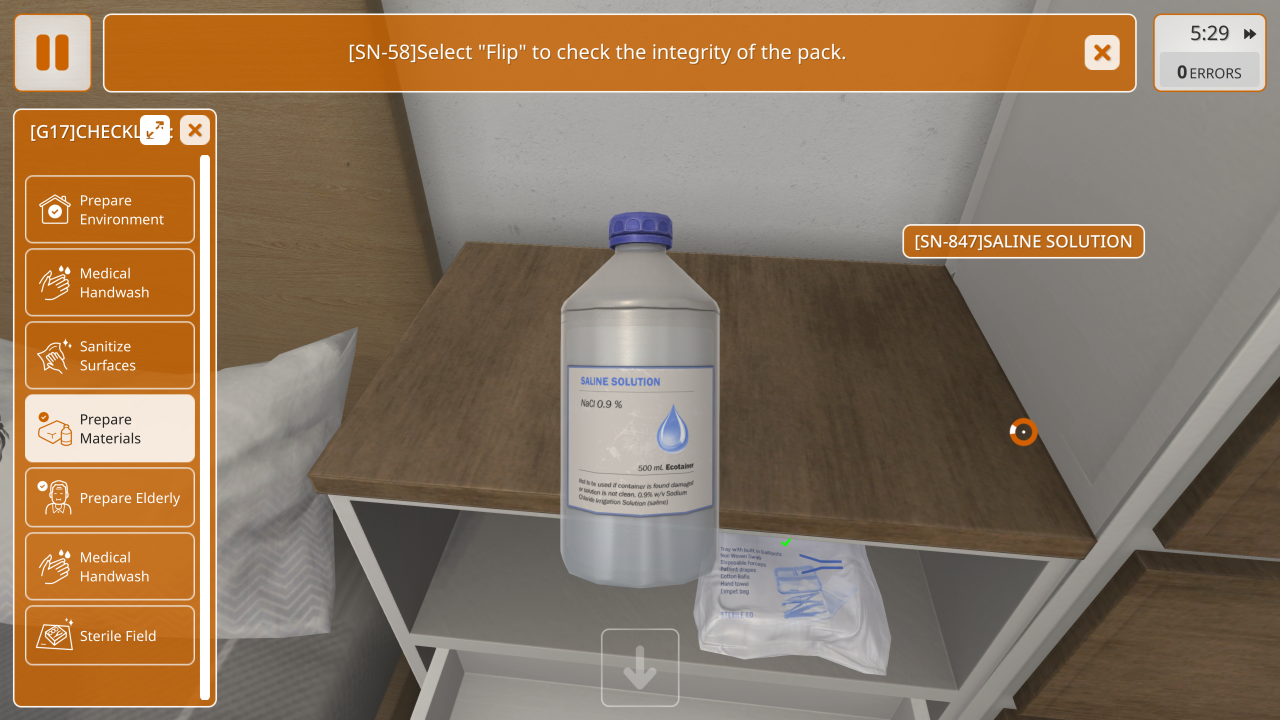Open the Prepare Environment step
This screenshot has height=720, width=1280.
click(x=110, y=210)
